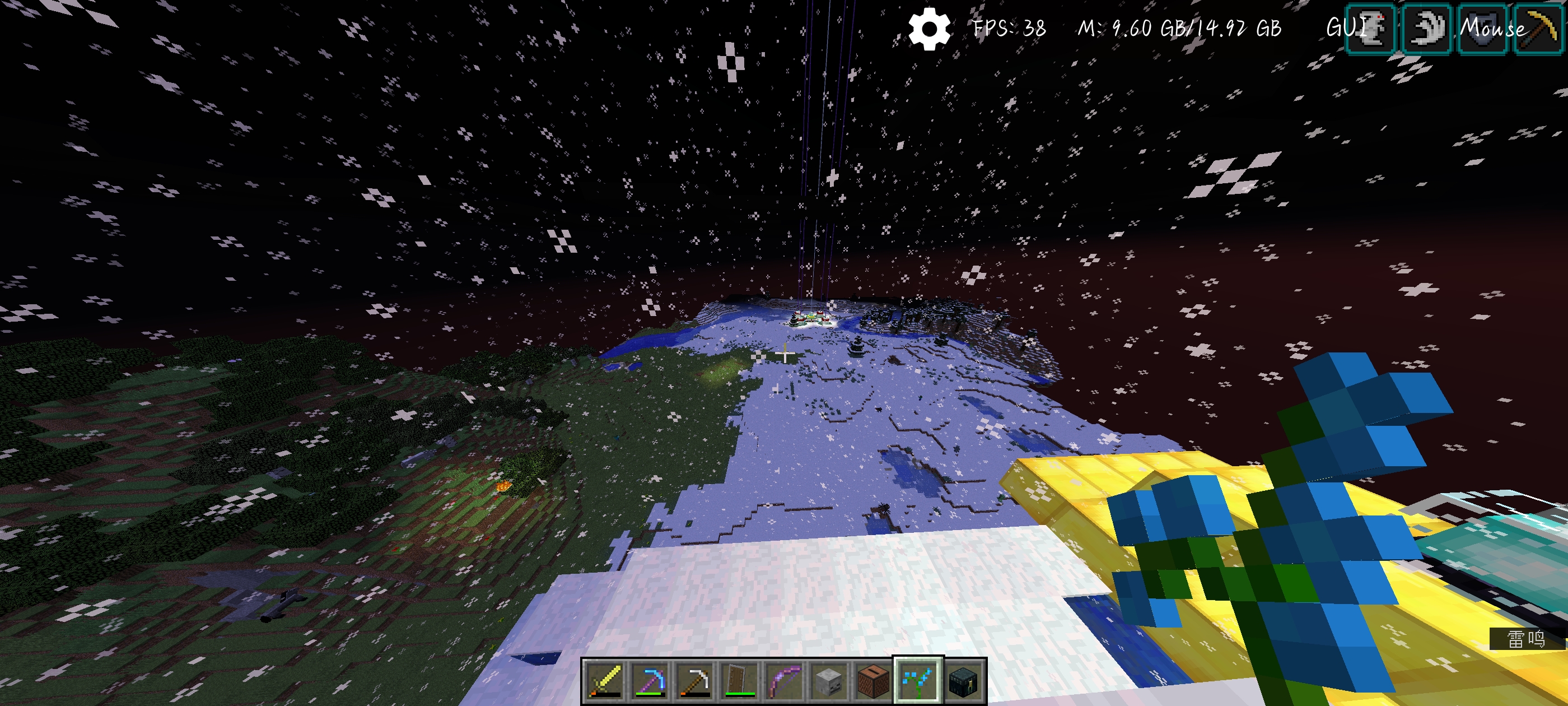Select the golden sword hotbar slot
This screenshot has height=706, width=1568.
[x=604, y=680]
